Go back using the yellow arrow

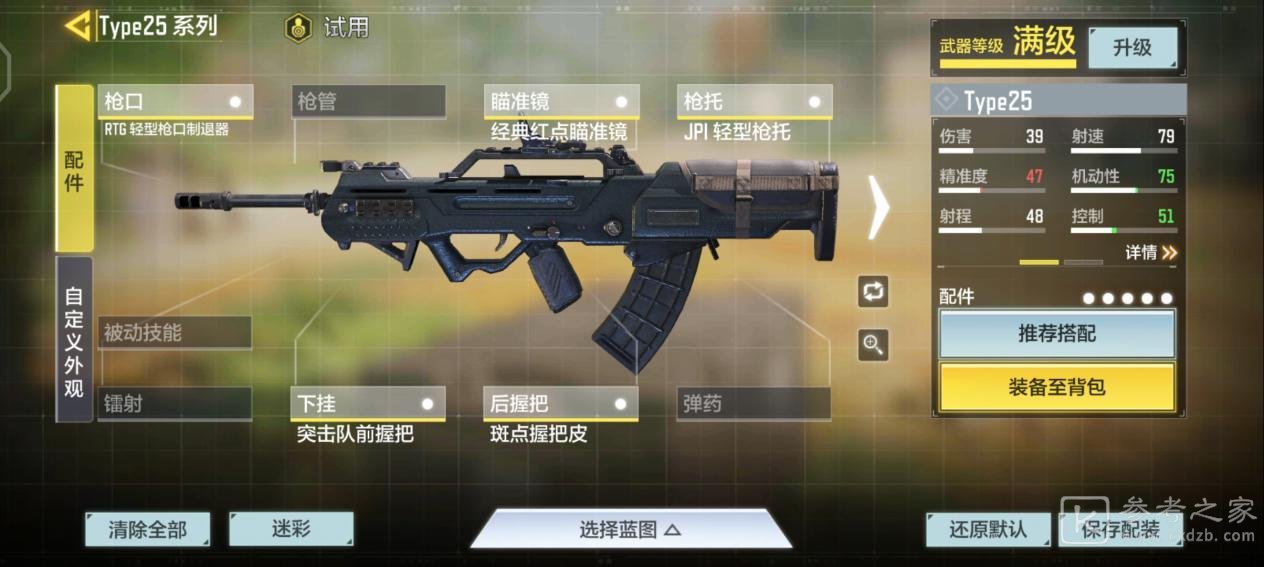tap(78, 26)
